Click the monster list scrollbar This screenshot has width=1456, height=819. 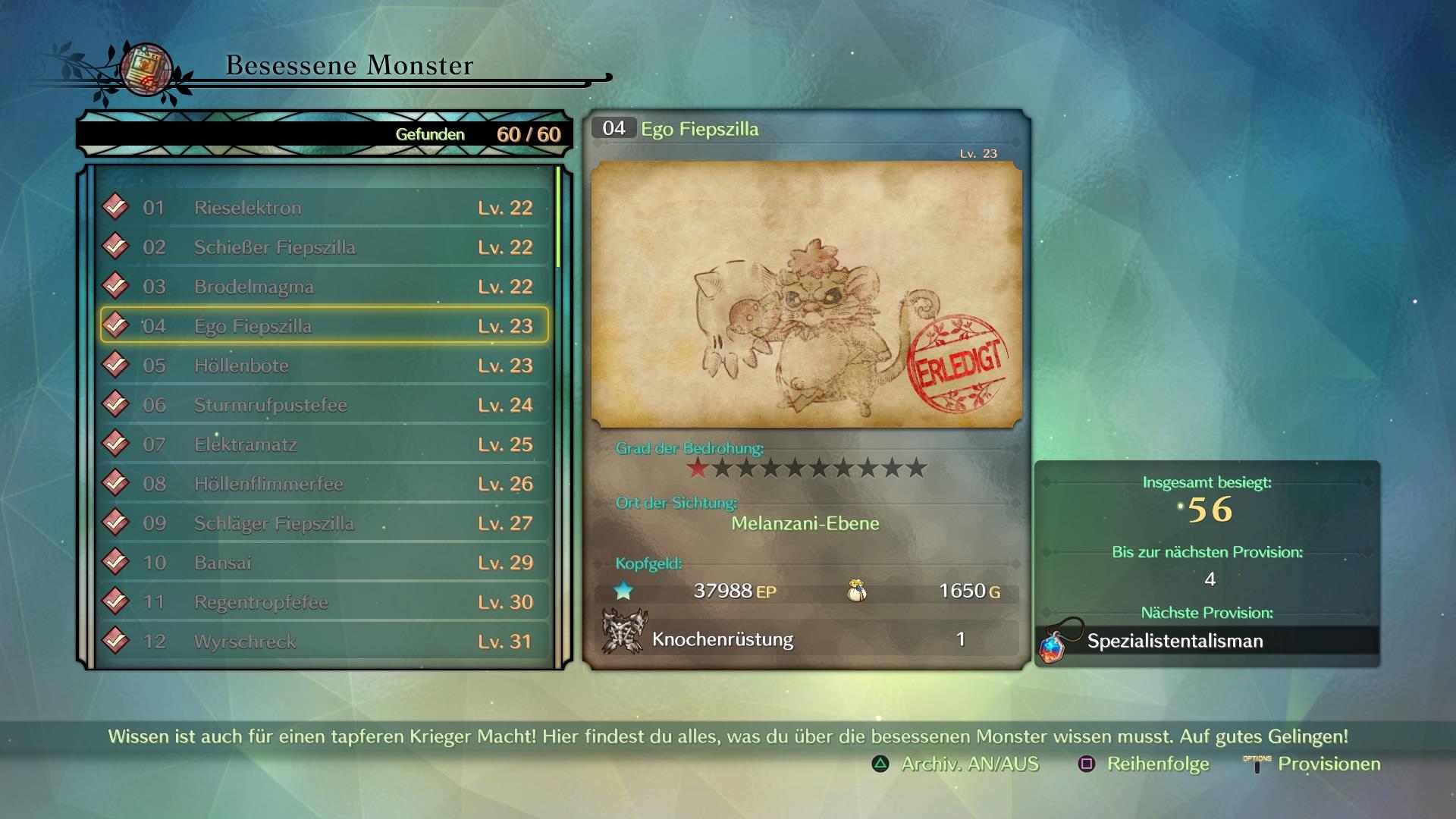point(558,218)
